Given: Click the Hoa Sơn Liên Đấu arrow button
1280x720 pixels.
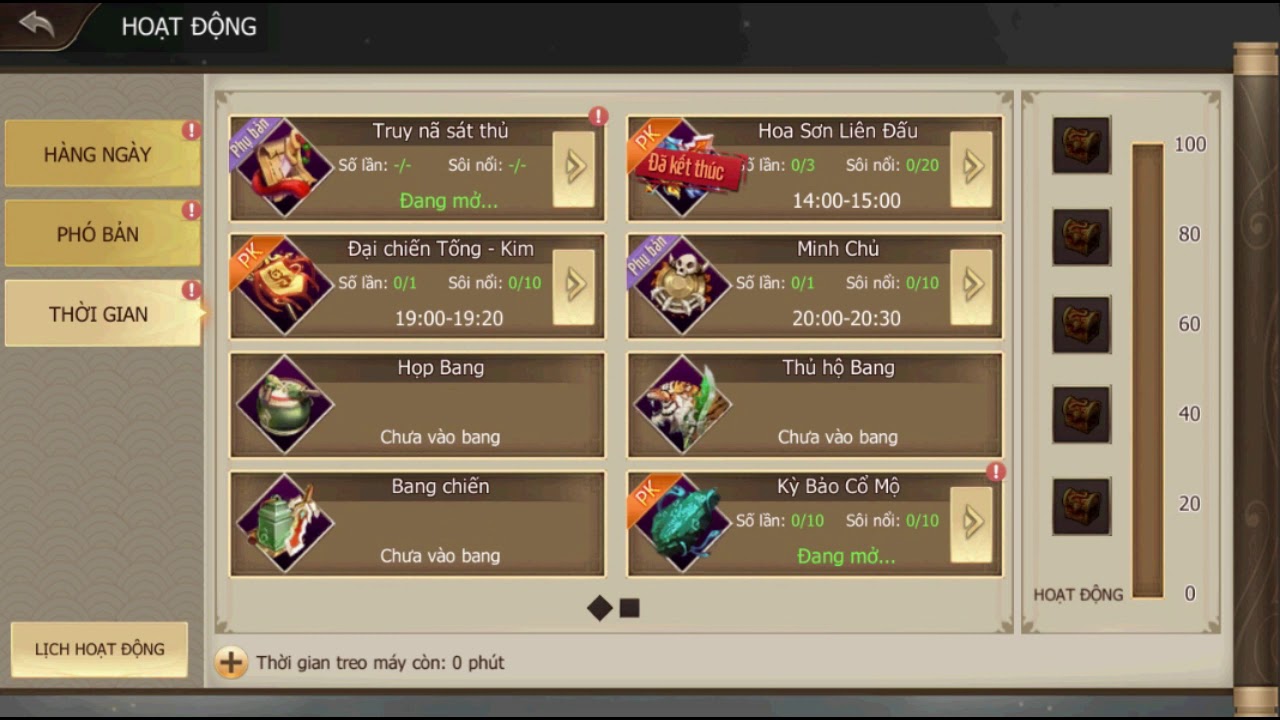Looking at the screenshot, I should click(x=971, y=167).
